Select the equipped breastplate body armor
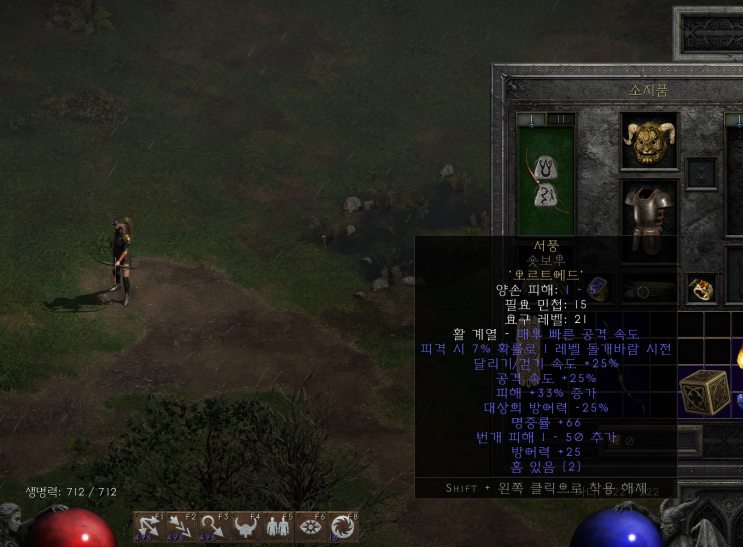The image size is (743, 547). click(649, 210)
